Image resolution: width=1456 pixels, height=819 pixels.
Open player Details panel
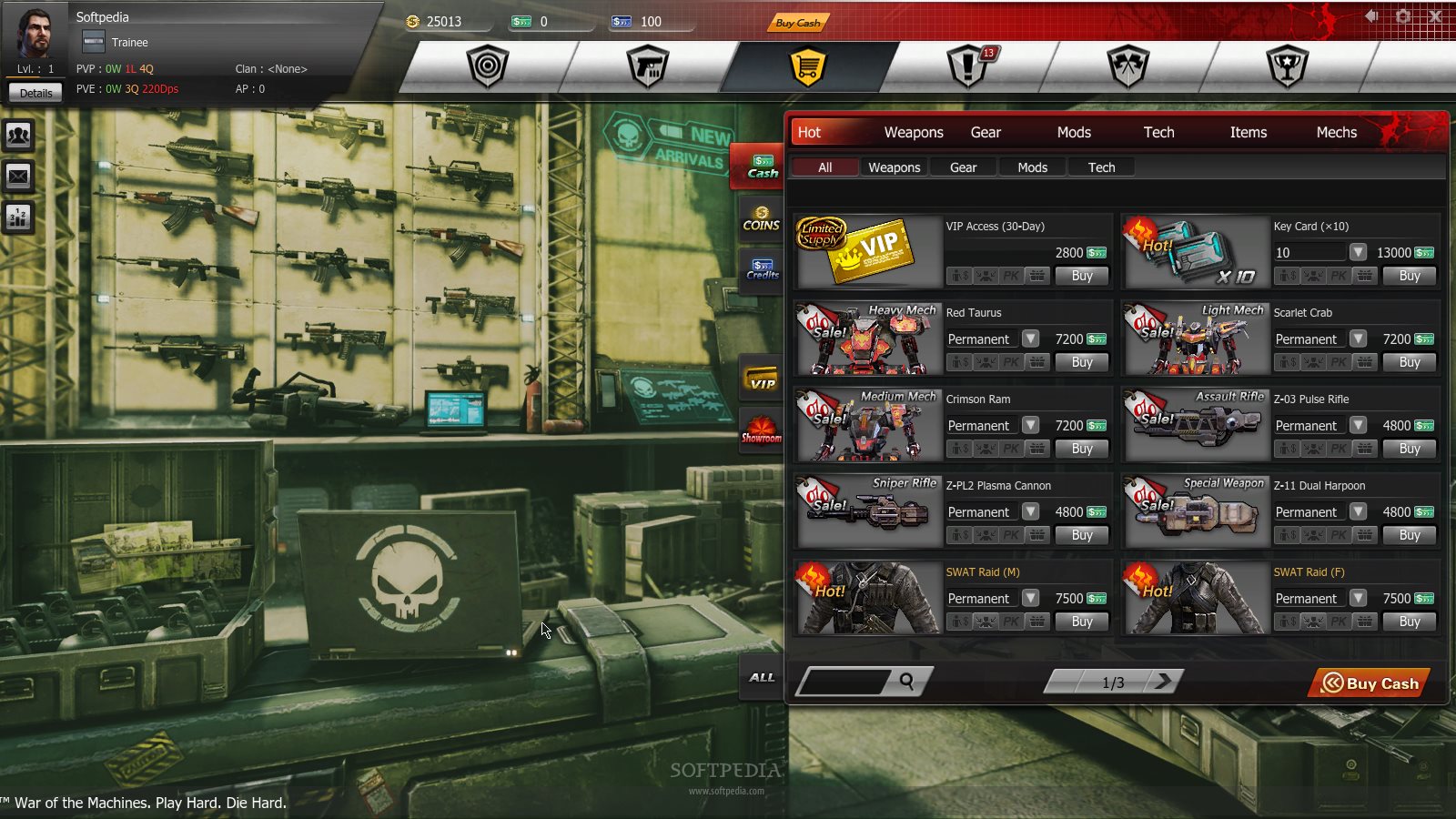pyautogui.click(x=35, y=93)
